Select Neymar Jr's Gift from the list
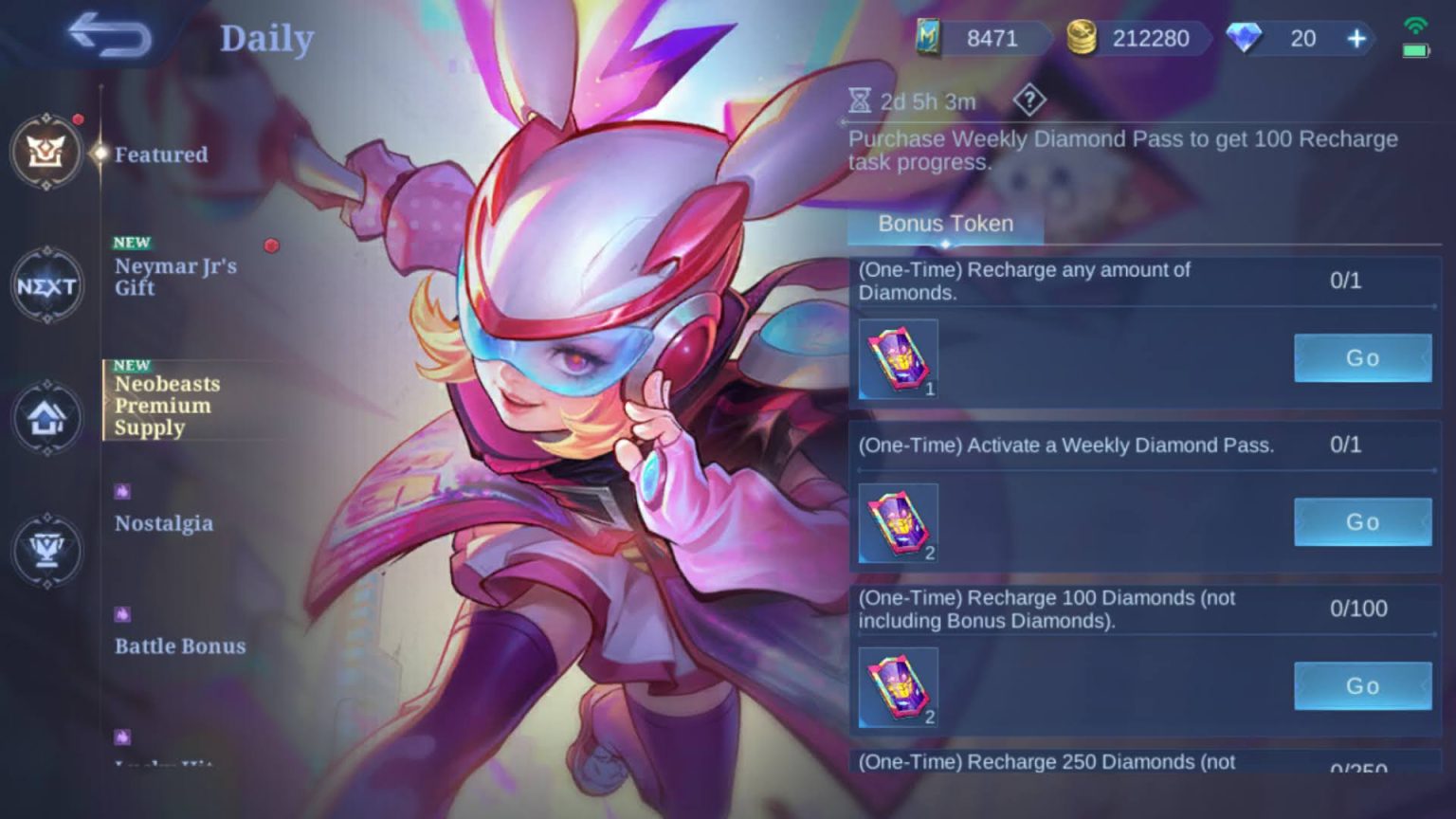 tap(176, 277)
